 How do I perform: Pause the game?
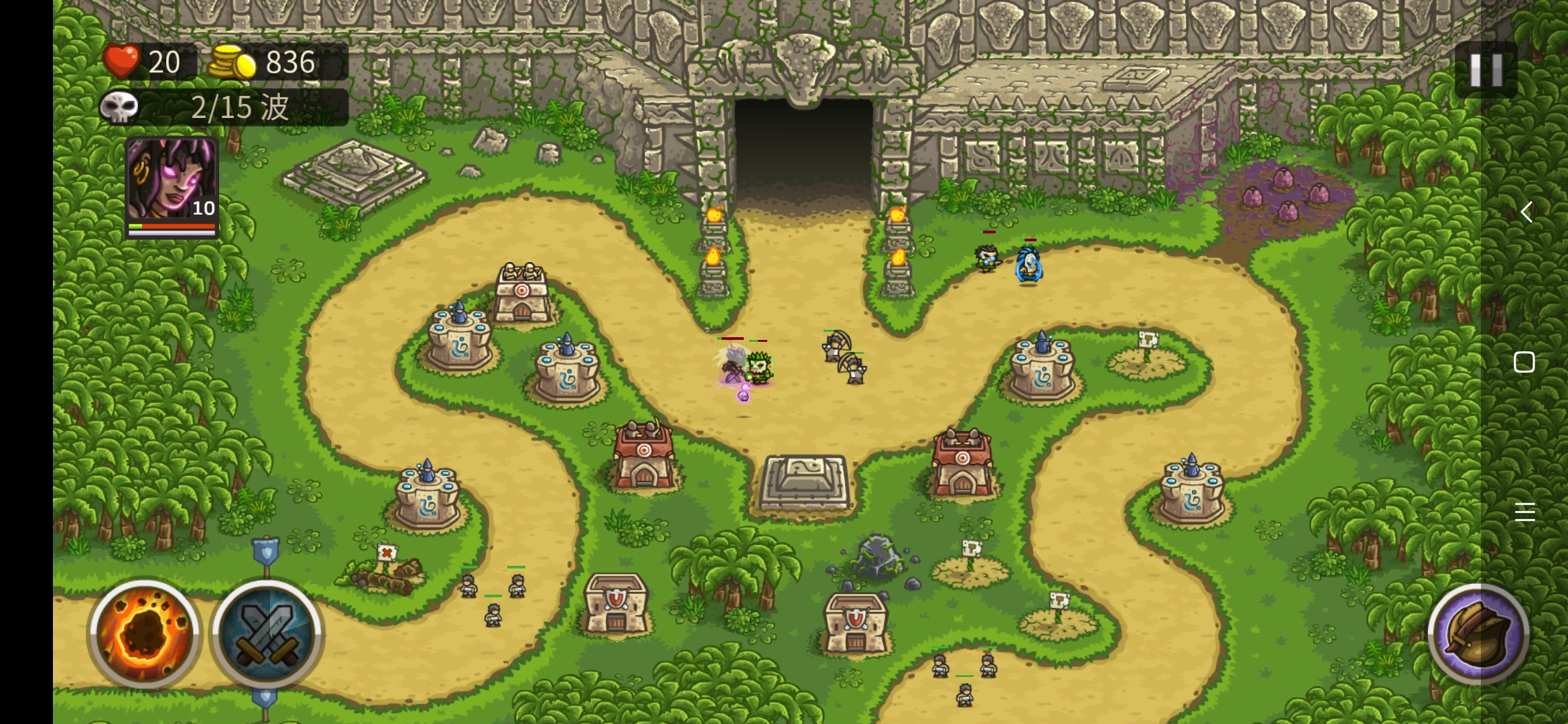[1486, 70]
